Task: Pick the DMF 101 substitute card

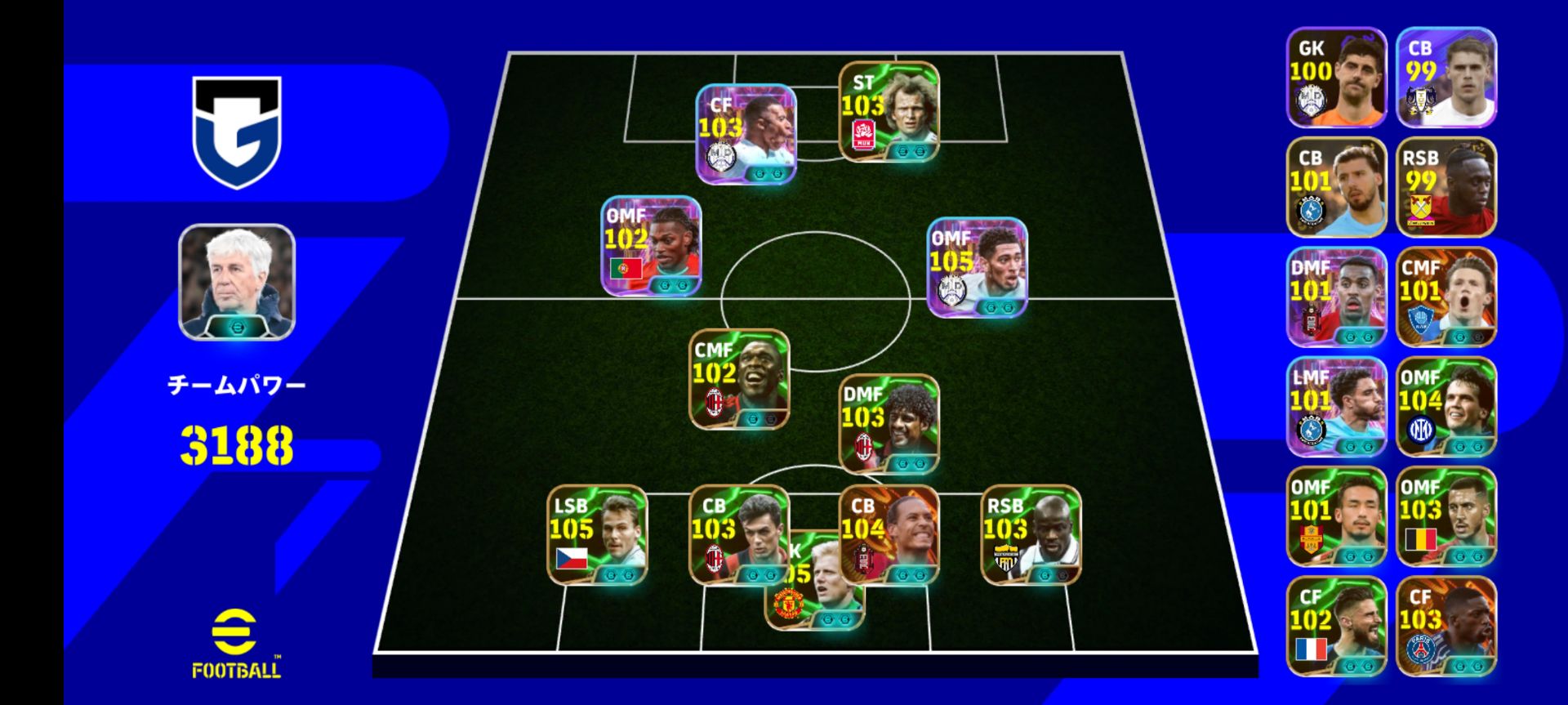Action: 1336,297
